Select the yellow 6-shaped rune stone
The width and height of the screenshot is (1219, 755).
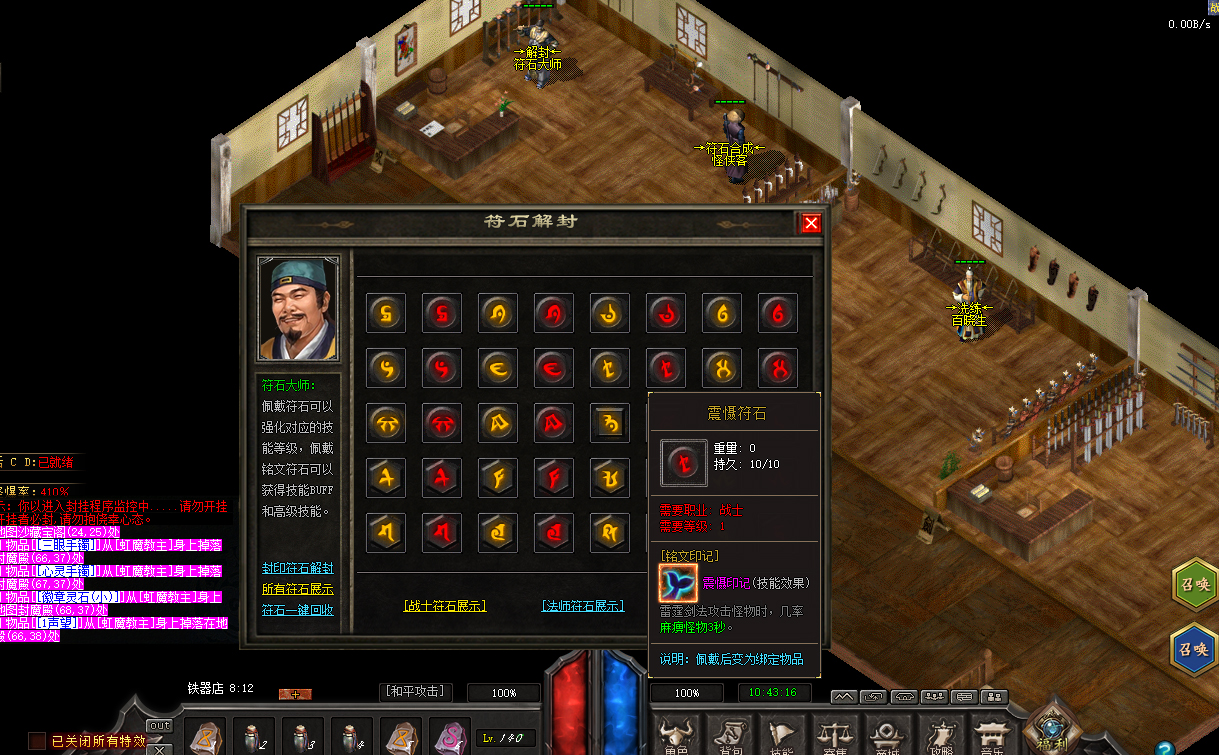[722, 313]
